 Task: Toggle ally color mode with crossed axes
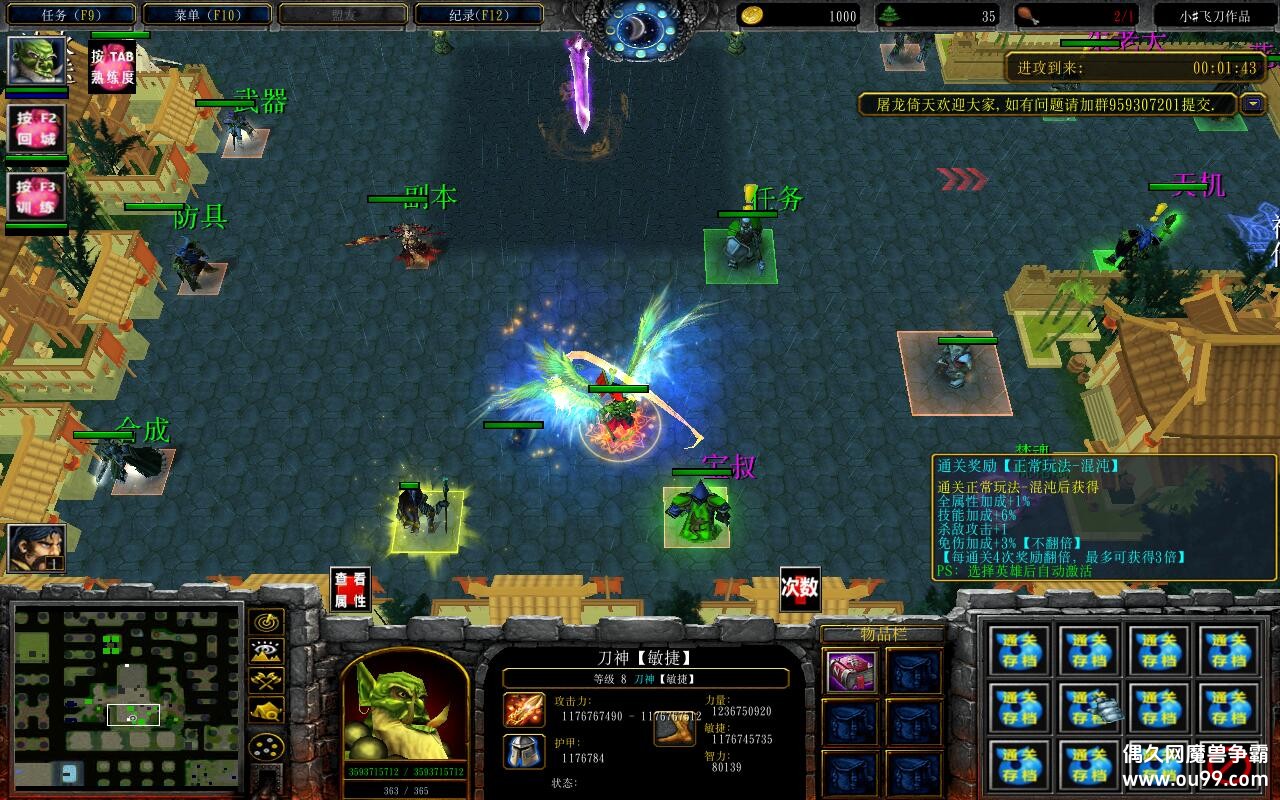click(266, 681)
